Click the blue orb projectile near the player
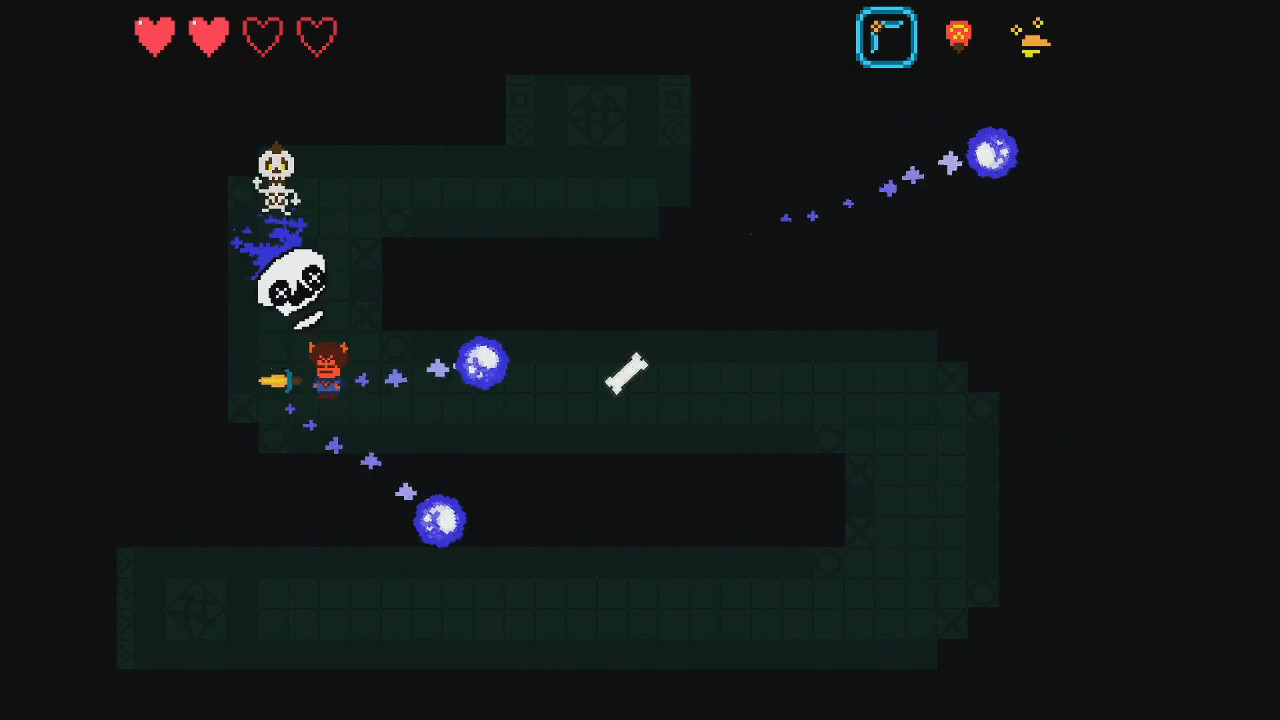The height and width of the screenshot is (720, 1280). click(x=483, y=363)
